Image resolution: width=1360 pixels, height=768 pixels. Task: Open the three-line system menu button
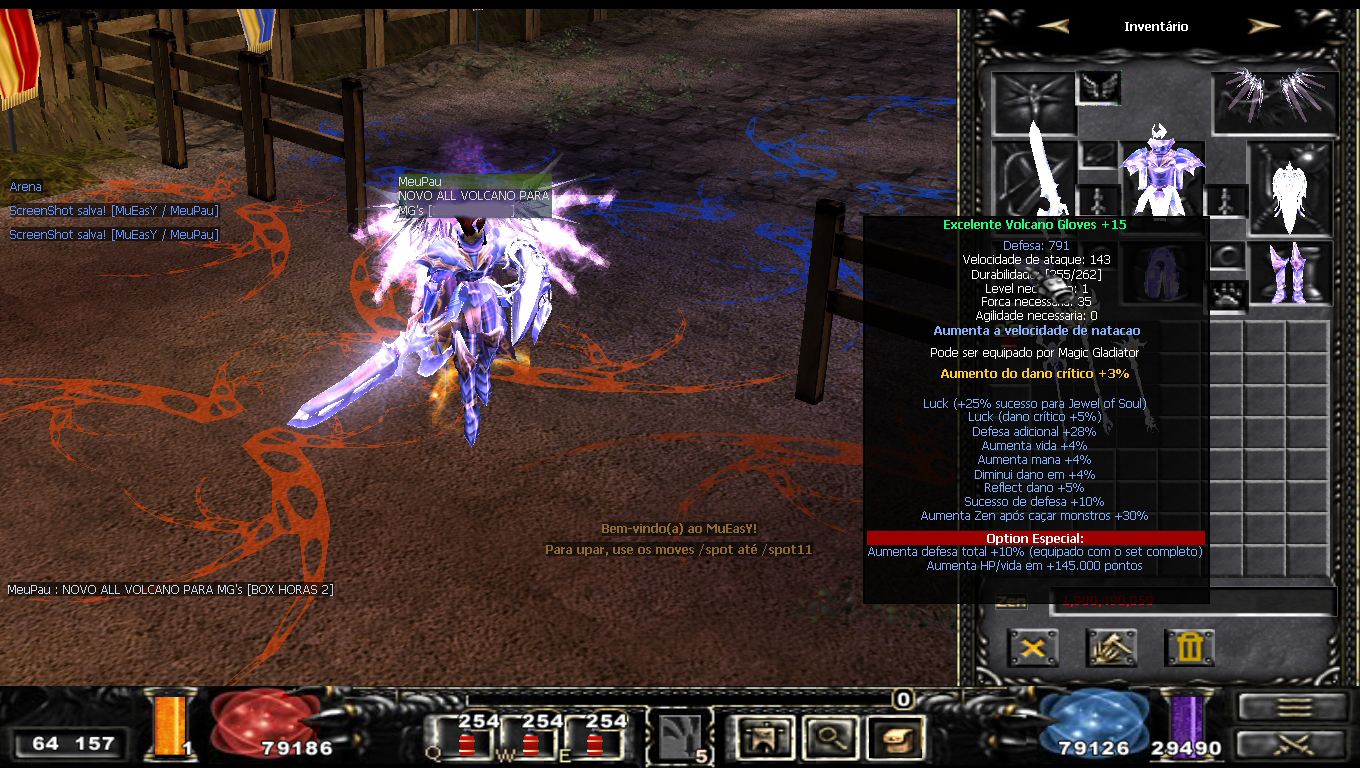click(1294, 708)
